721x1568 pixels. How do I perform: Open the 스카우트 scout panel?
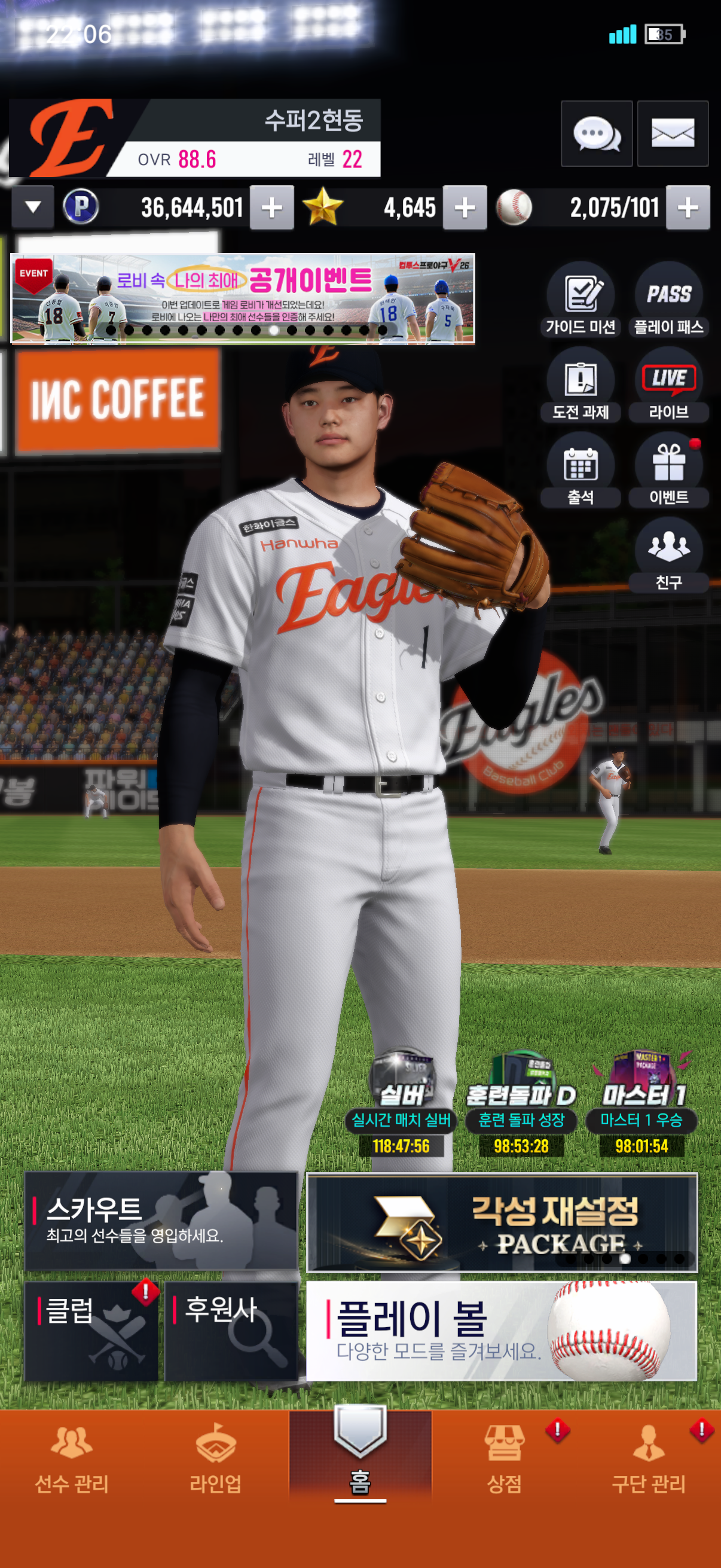[161, 1221]
